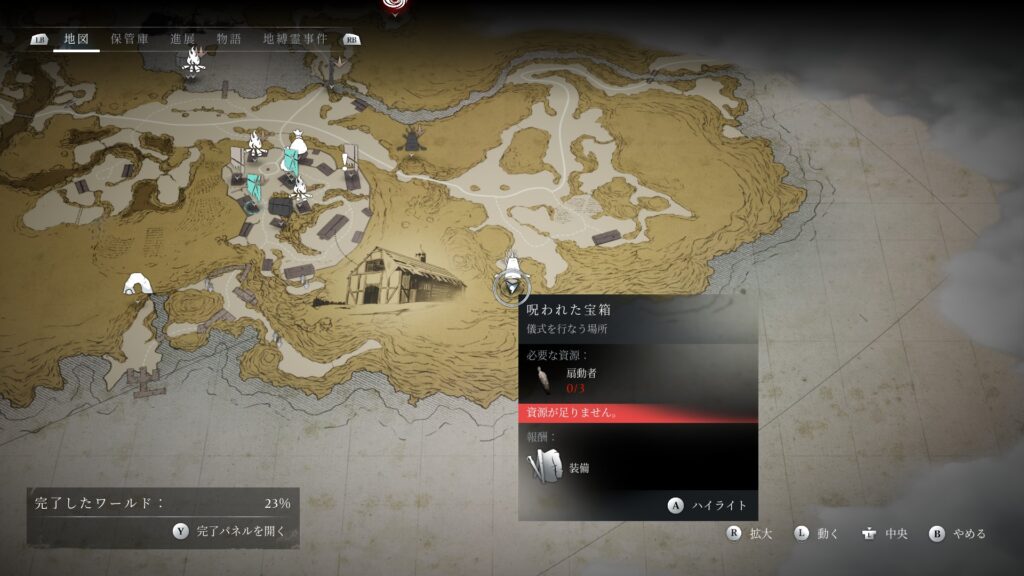Select the 地図 tab
This screenshot has width=1024, height=576.
(76, 39)
